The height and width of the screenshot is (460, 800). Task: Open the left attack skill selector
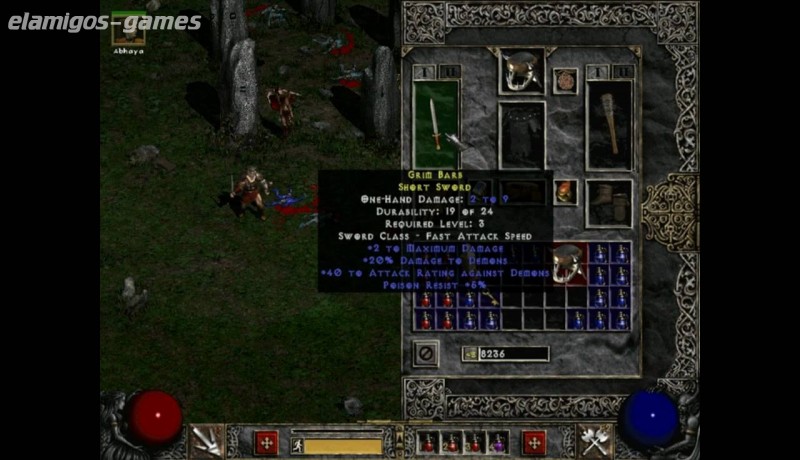point(207,440)
